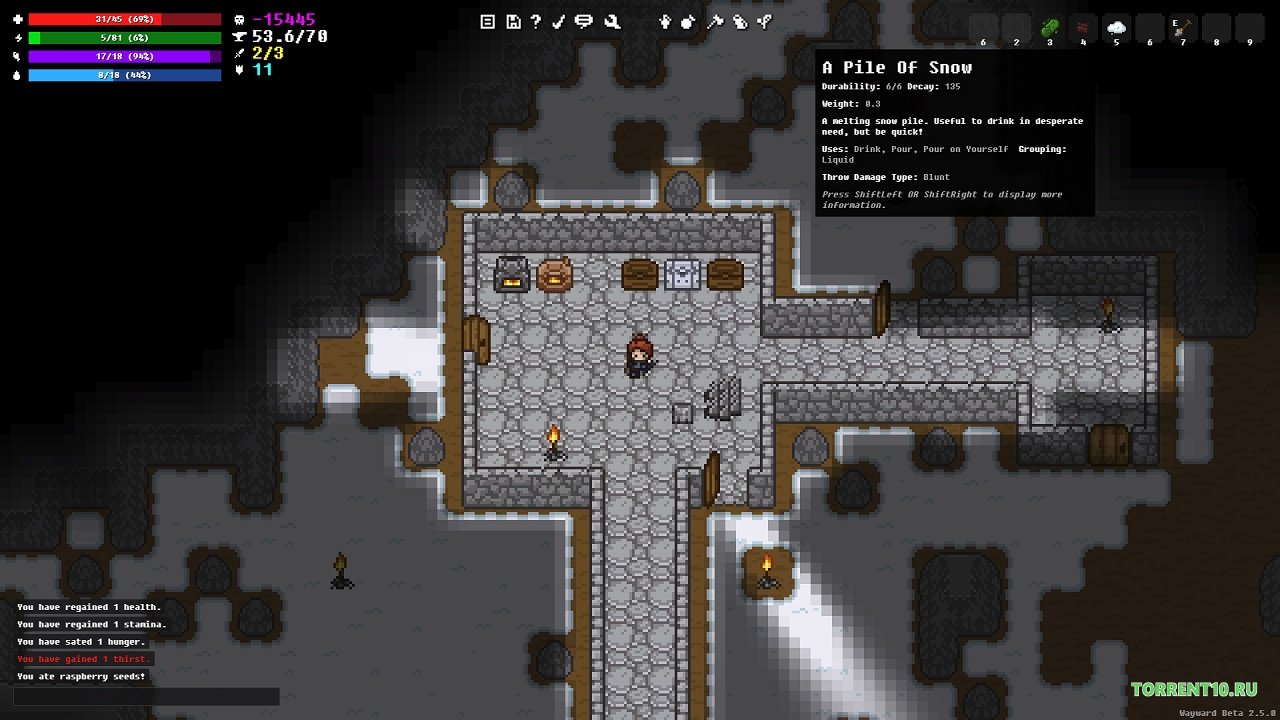
Task: Open skills with the sprout icon
Action: (765, 21)
